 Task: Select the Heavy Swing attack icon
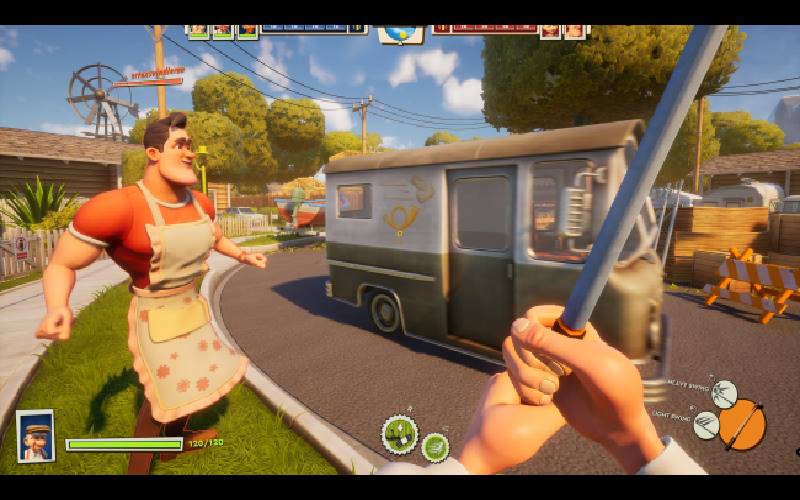point(724,393)
